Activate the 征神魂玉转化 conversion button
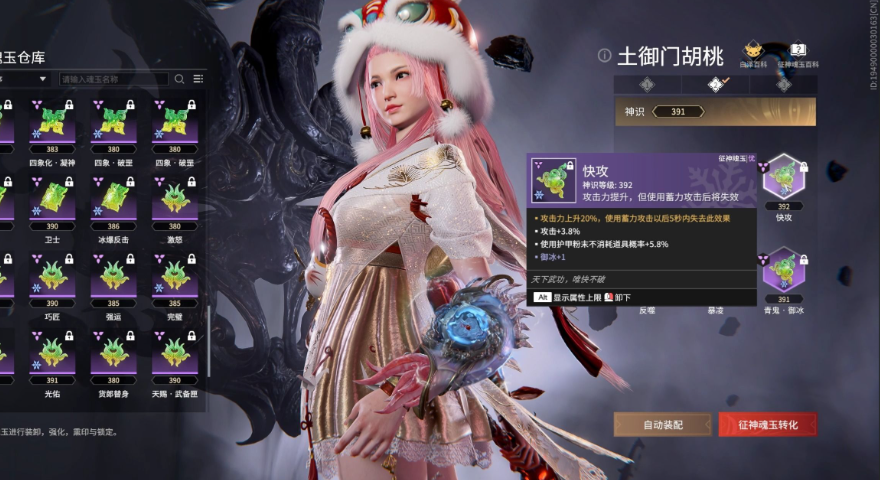This screenshot has width=880, height=480. pos(767,424)
